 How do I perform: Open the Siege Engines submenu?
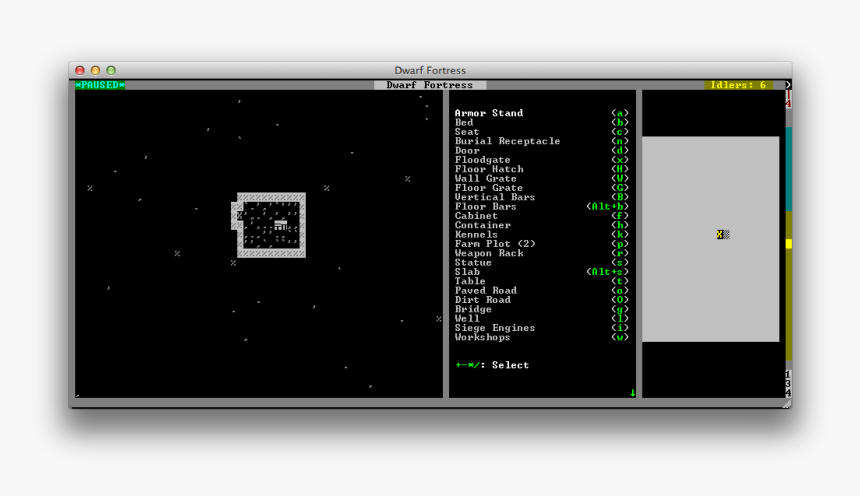[x=494, y=328]
